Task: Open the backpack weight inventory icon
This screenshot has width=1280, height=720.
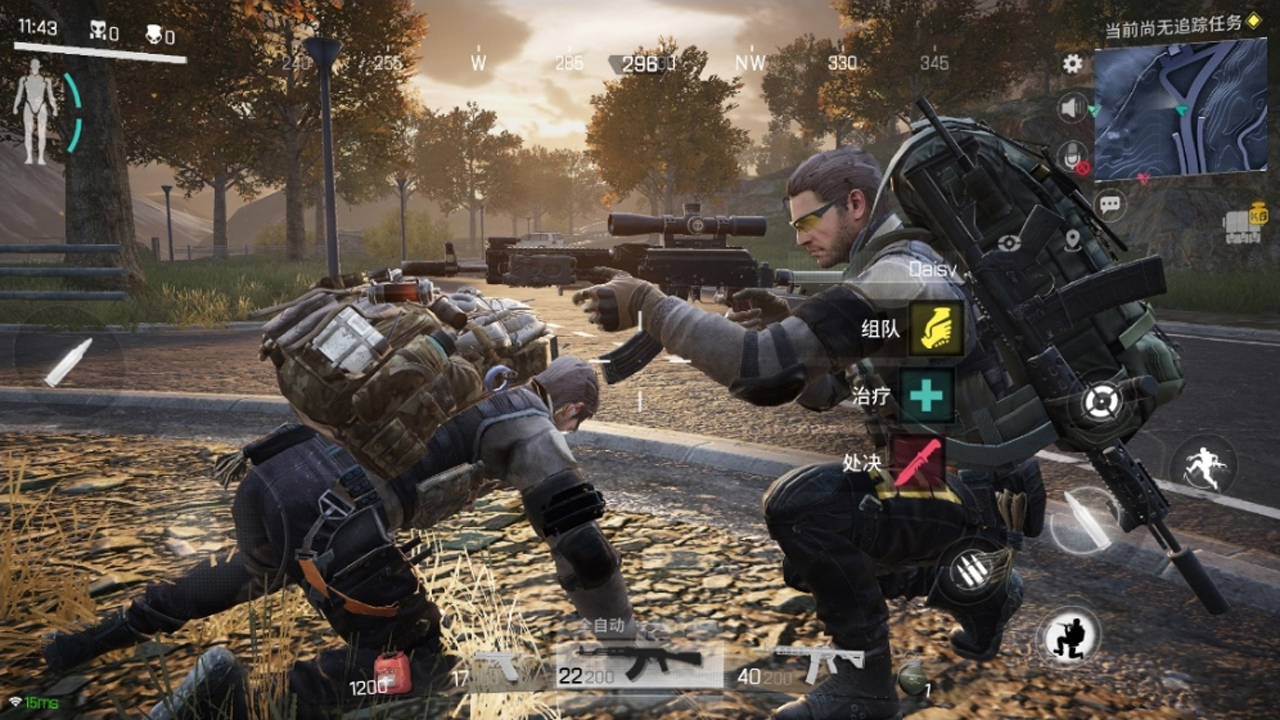Action: pos(1242,228)
